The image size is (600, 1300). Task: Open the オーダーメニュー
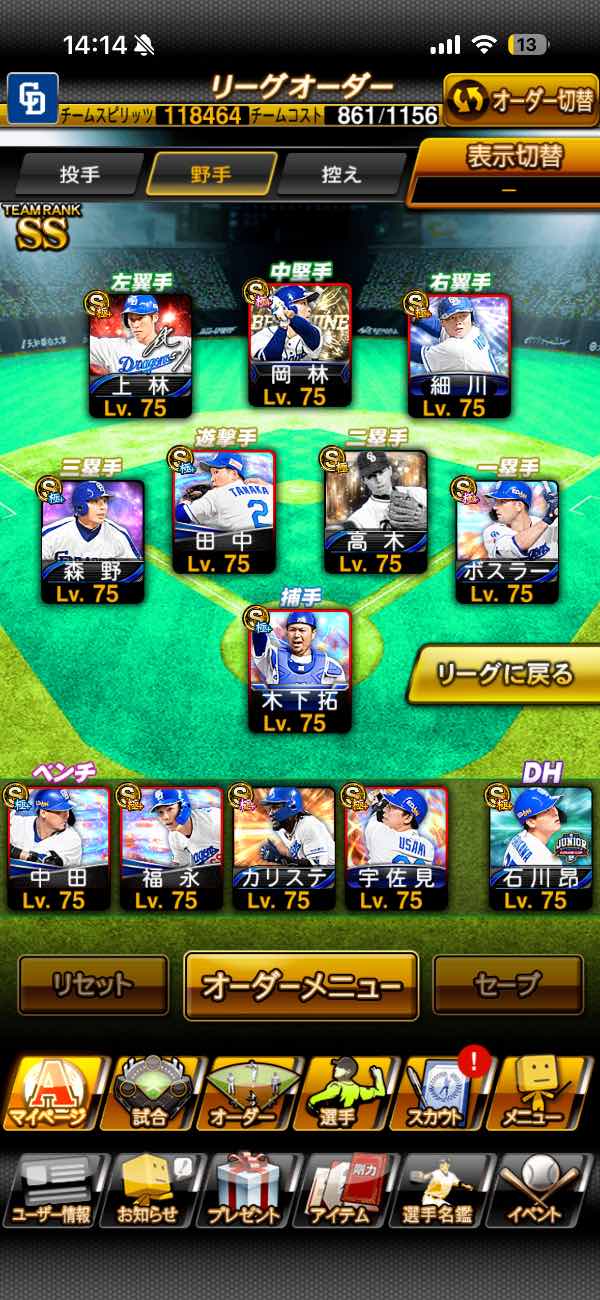coord(300,985)
